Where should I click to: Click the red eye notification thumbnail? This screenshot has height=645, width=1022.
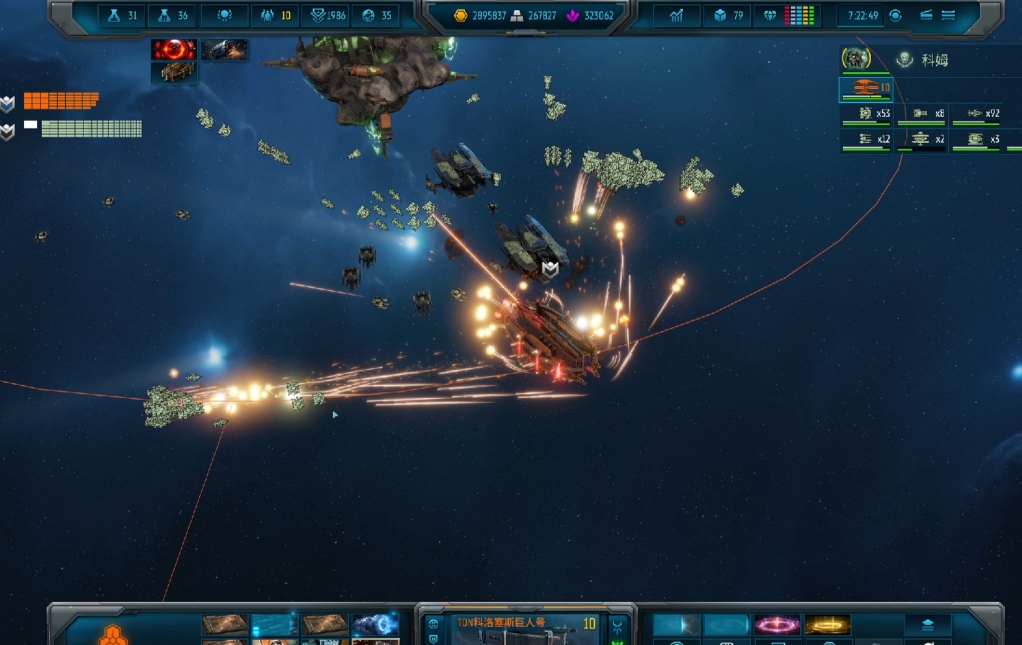click(x=173, y=49)
